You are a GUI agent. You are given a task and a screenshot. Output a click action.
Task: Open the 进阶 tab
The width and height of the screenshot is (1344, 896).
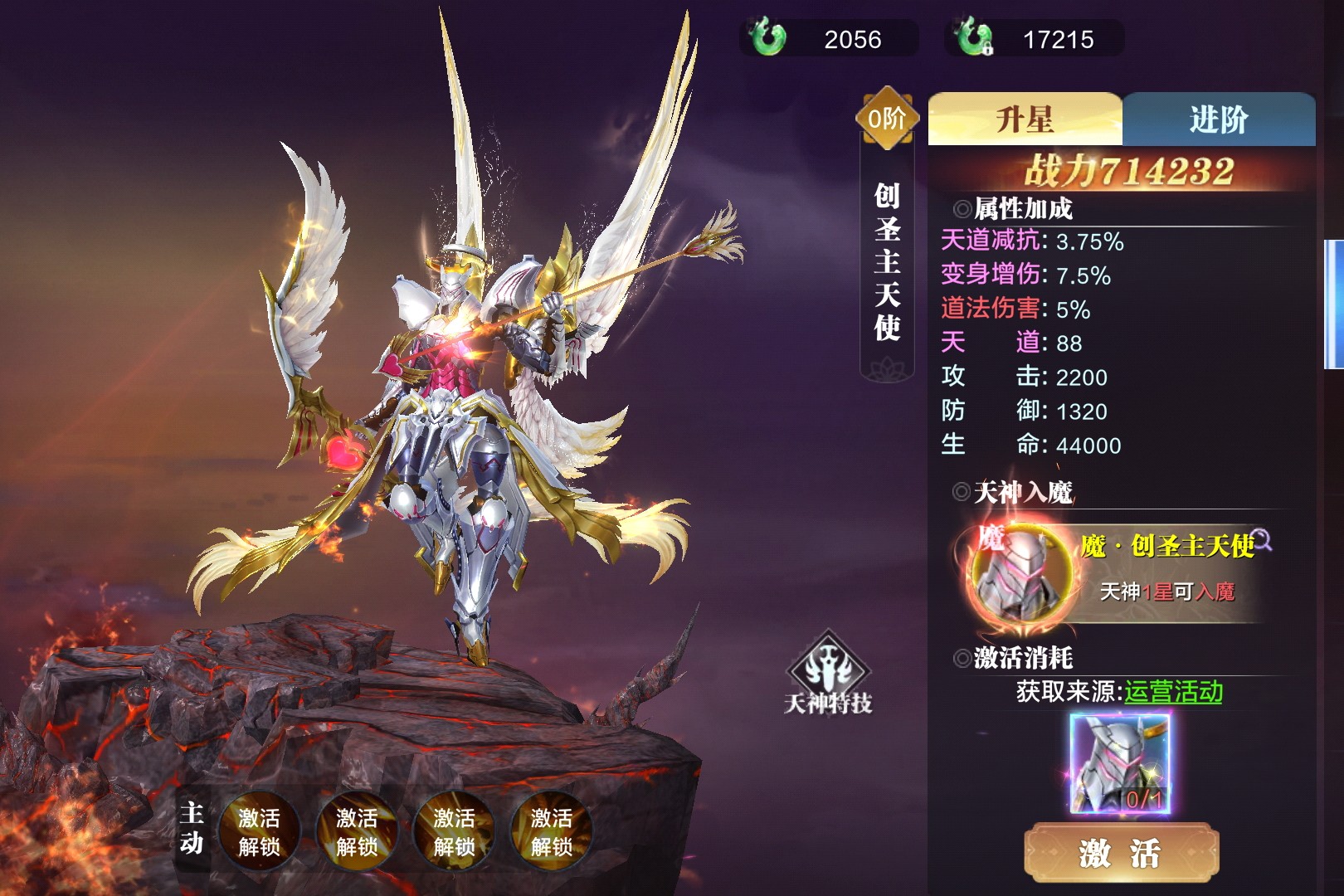click(1218, 119)
